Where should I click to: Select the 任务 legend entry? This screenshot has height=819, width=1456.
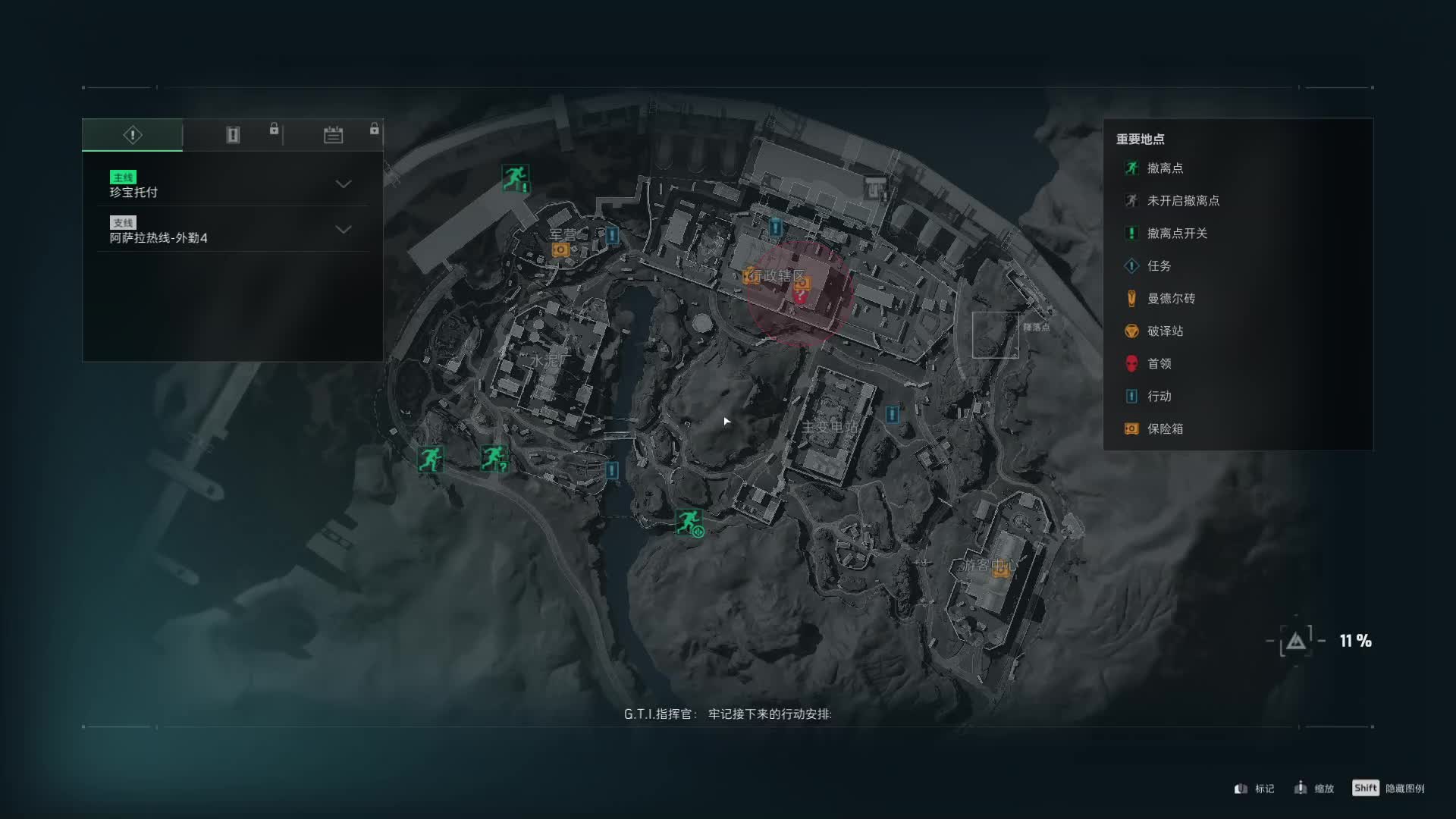(x=1159, y=266)
